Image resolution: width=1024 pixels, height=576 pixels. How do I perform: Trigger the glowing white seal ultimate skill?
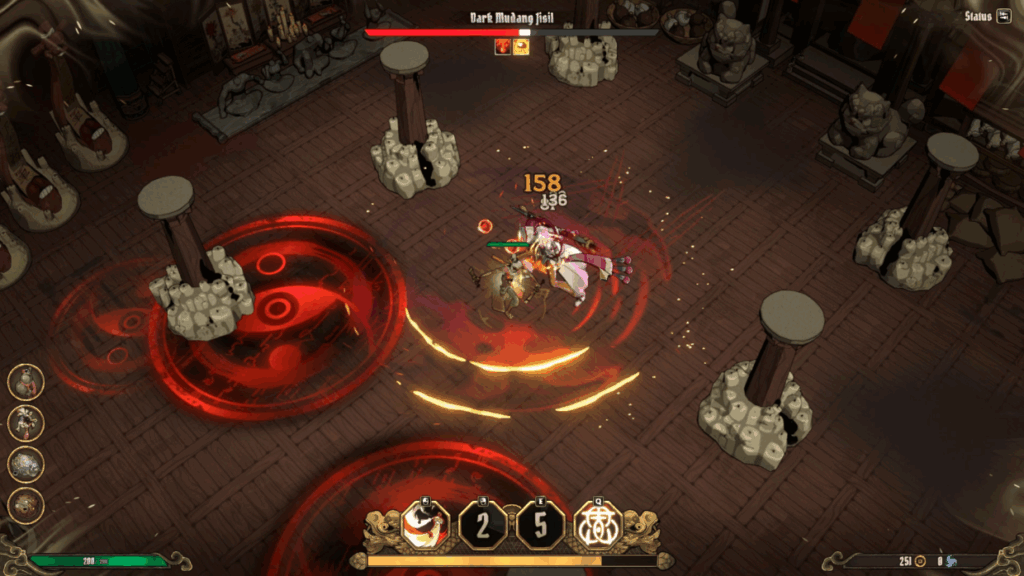(x=598, y=525)
